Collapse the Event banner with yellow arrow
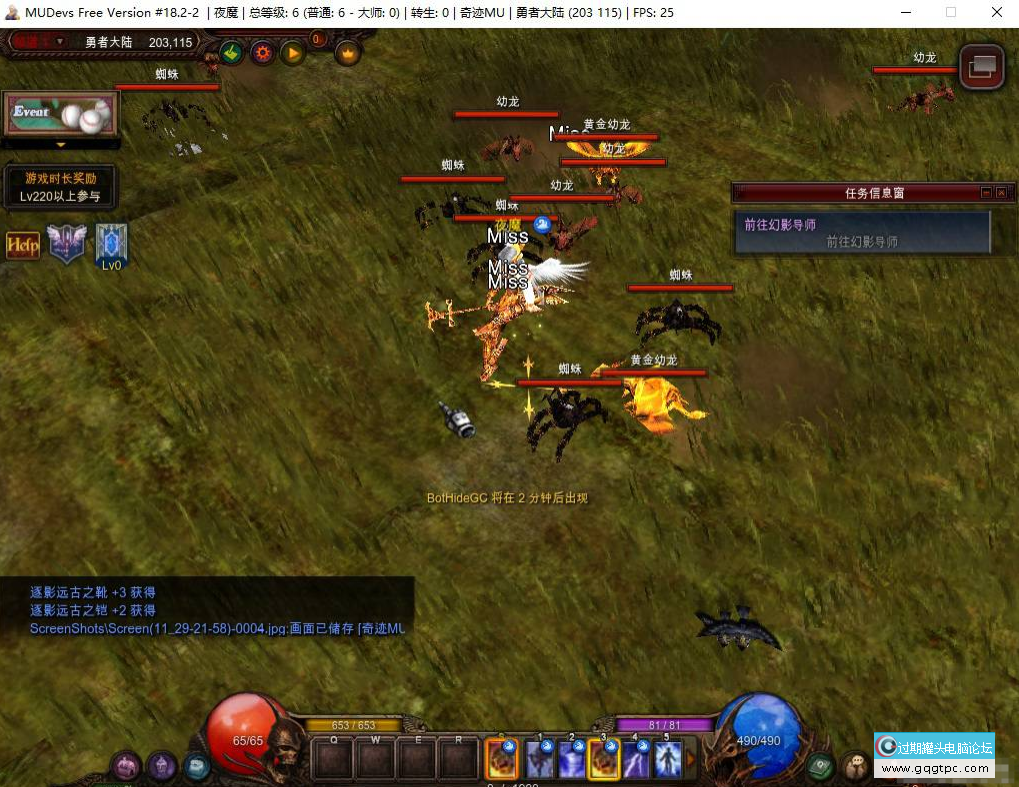Image resolution: width=1019 pixels, height=787 pixels. pyautogui.click(x=60, y=145)
